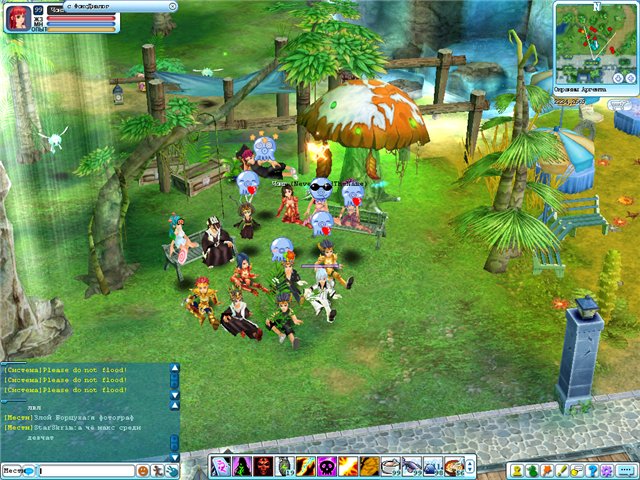Select the dark hooded figure skill icon
Screen dimensions: 640x480
239,466
